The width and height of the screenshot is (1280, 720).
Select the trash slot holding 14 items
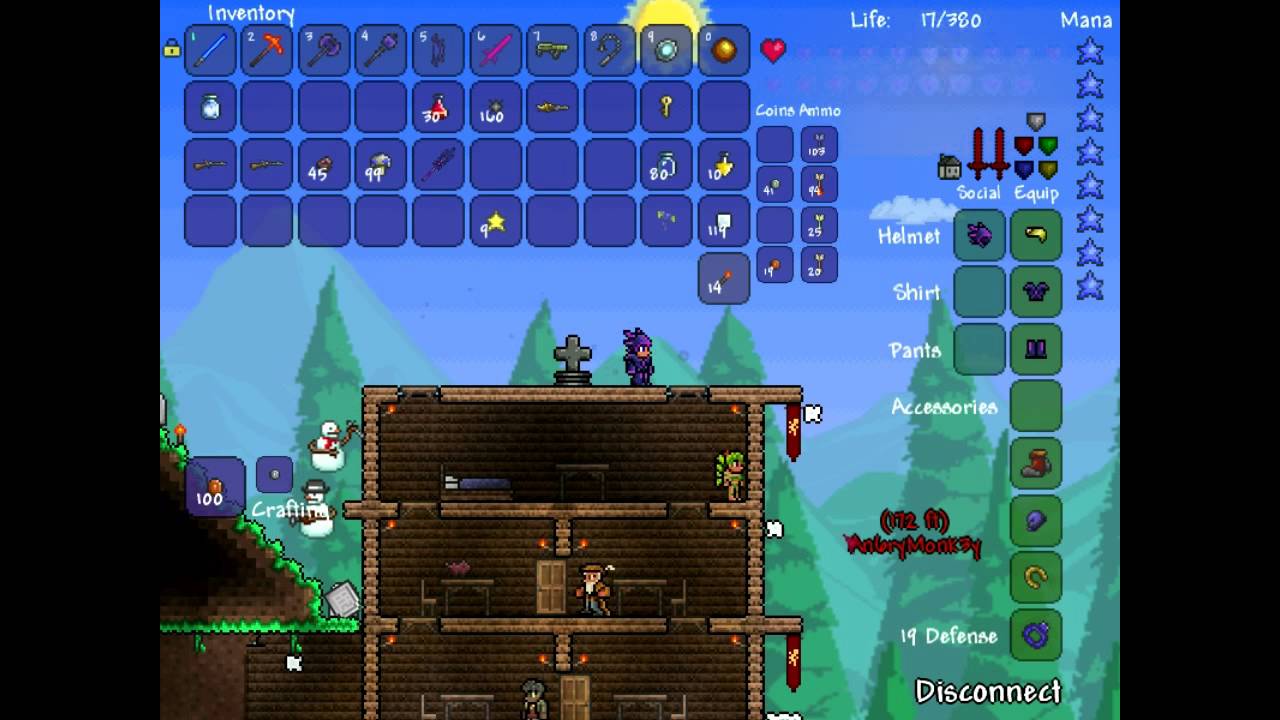[723, 277]
